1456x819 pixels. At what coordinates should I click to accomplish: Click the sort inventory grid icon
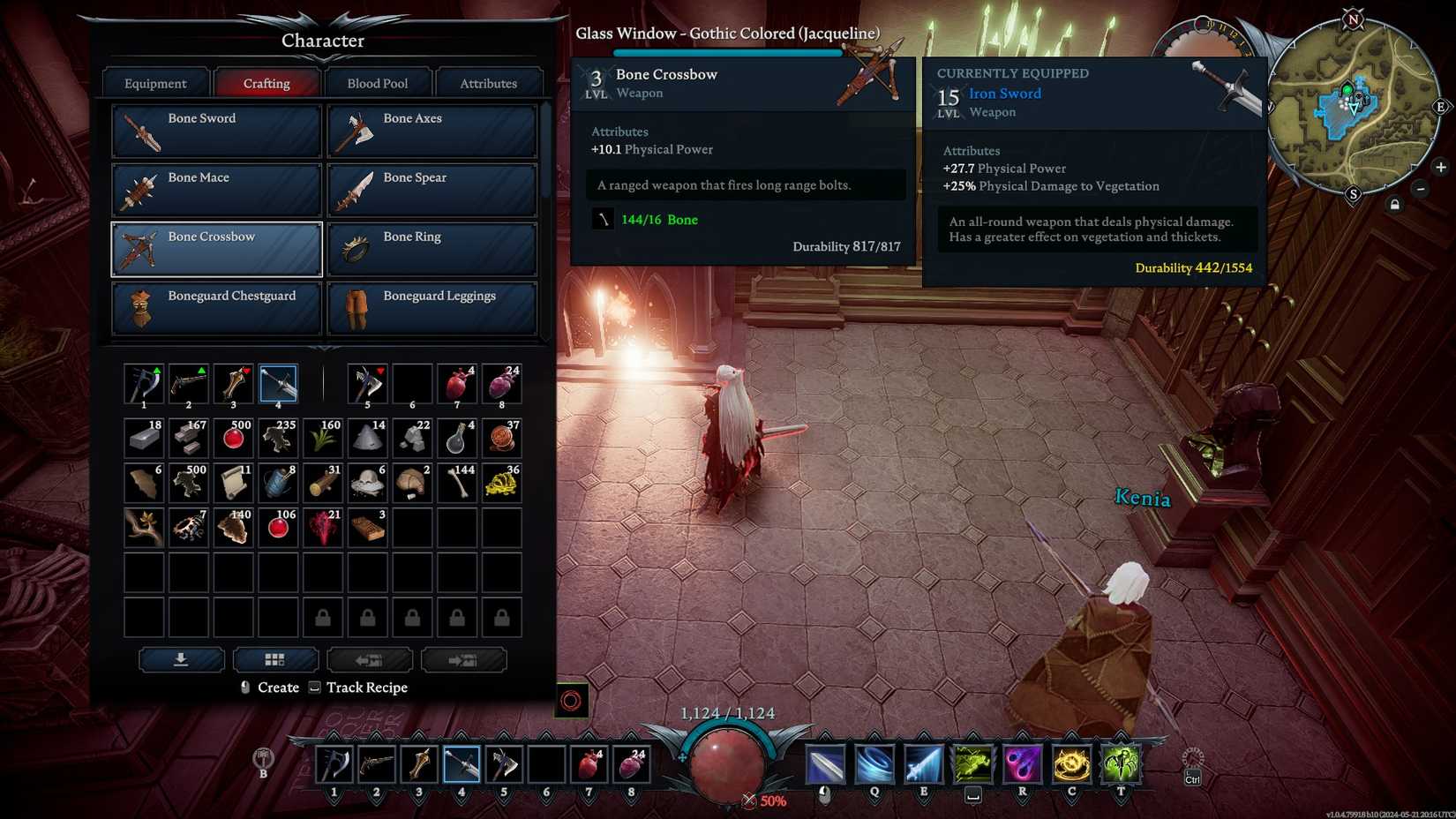click(275, 658)
